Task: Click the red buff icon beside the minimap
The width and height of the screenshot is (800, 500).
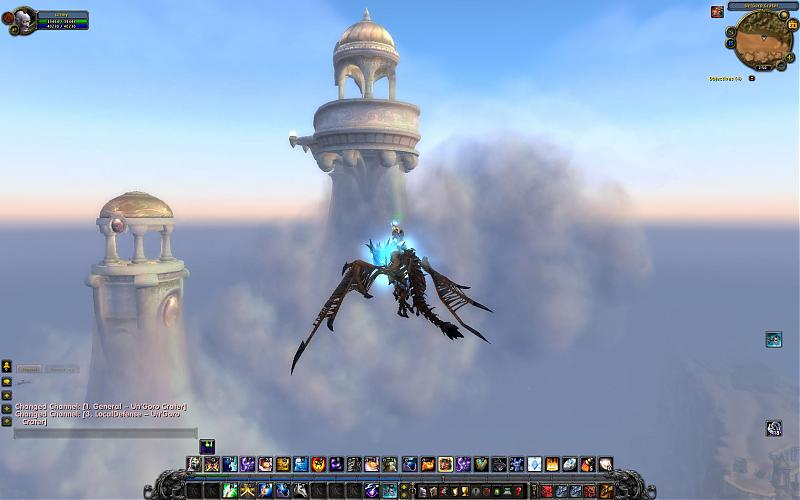Action: (x=717, y=12)
